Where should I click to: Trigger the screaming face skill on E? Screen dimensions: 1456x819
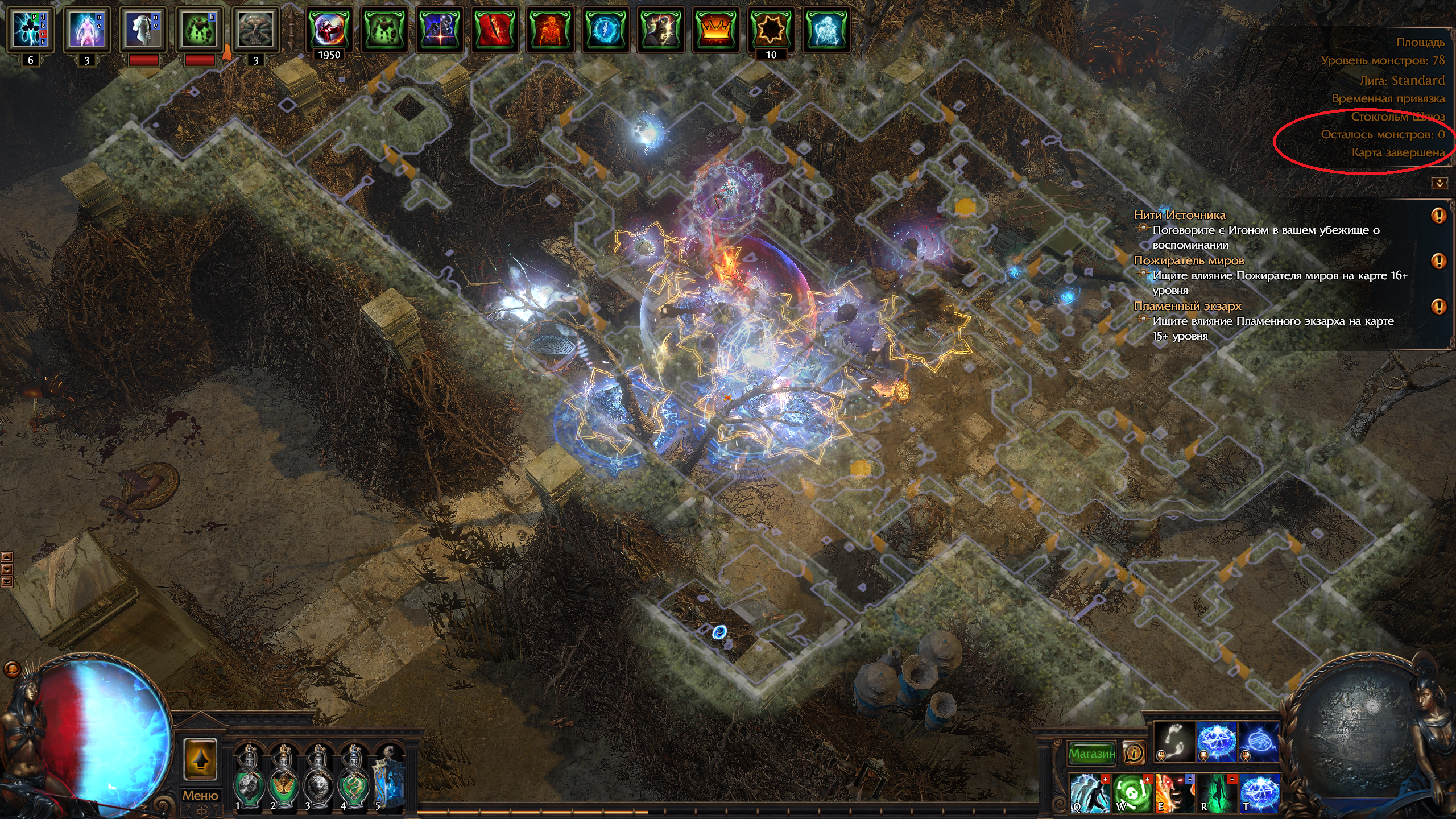1174,793
